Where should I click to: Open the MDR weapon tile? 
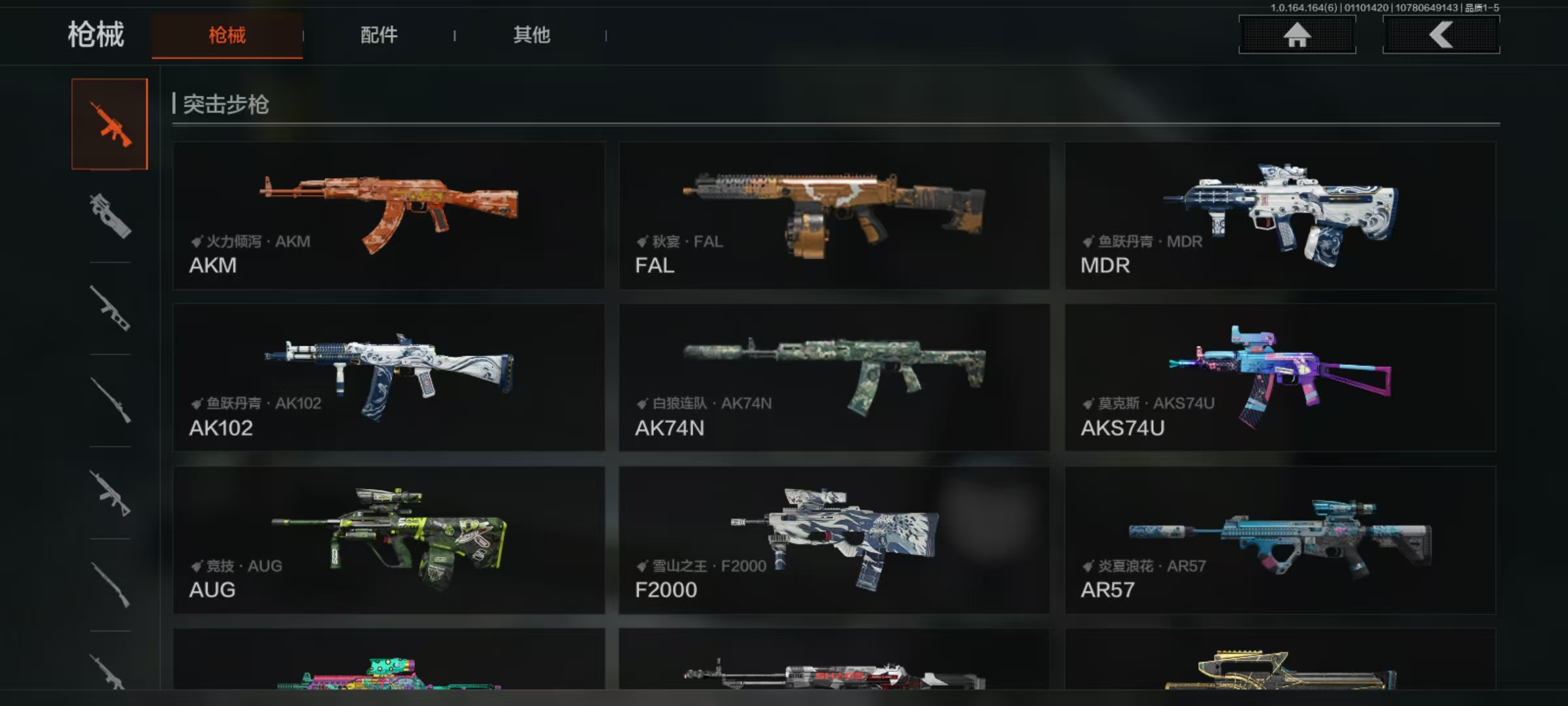pos(1280,216)
